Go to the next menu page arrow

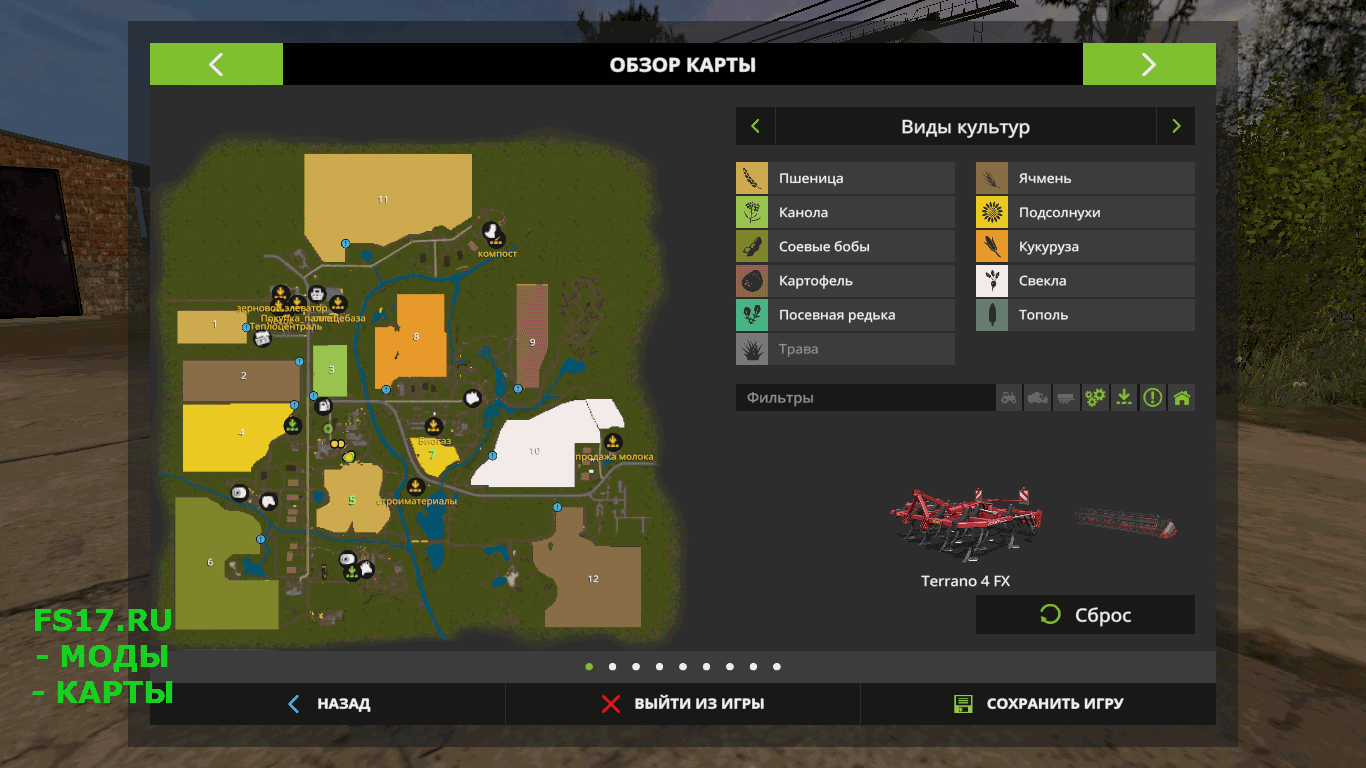click(1148, 65)
